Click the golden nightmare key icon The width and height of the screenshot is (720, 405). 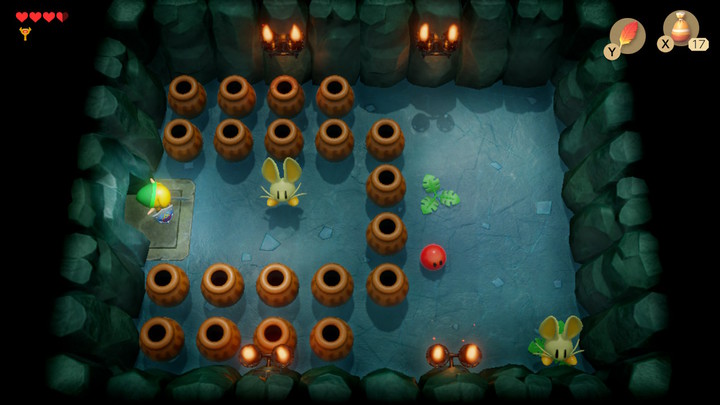coord(25,33)
